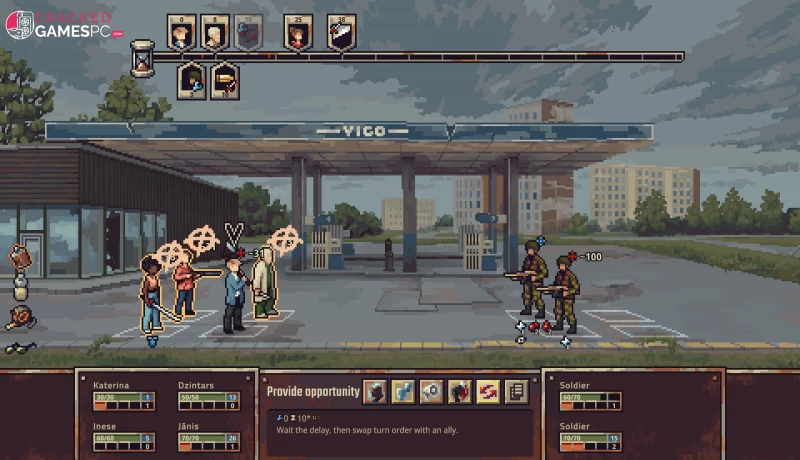Screen dimensions: 800x460
Task: Select the sunglasses item
Action: click(x=19, y=349)
